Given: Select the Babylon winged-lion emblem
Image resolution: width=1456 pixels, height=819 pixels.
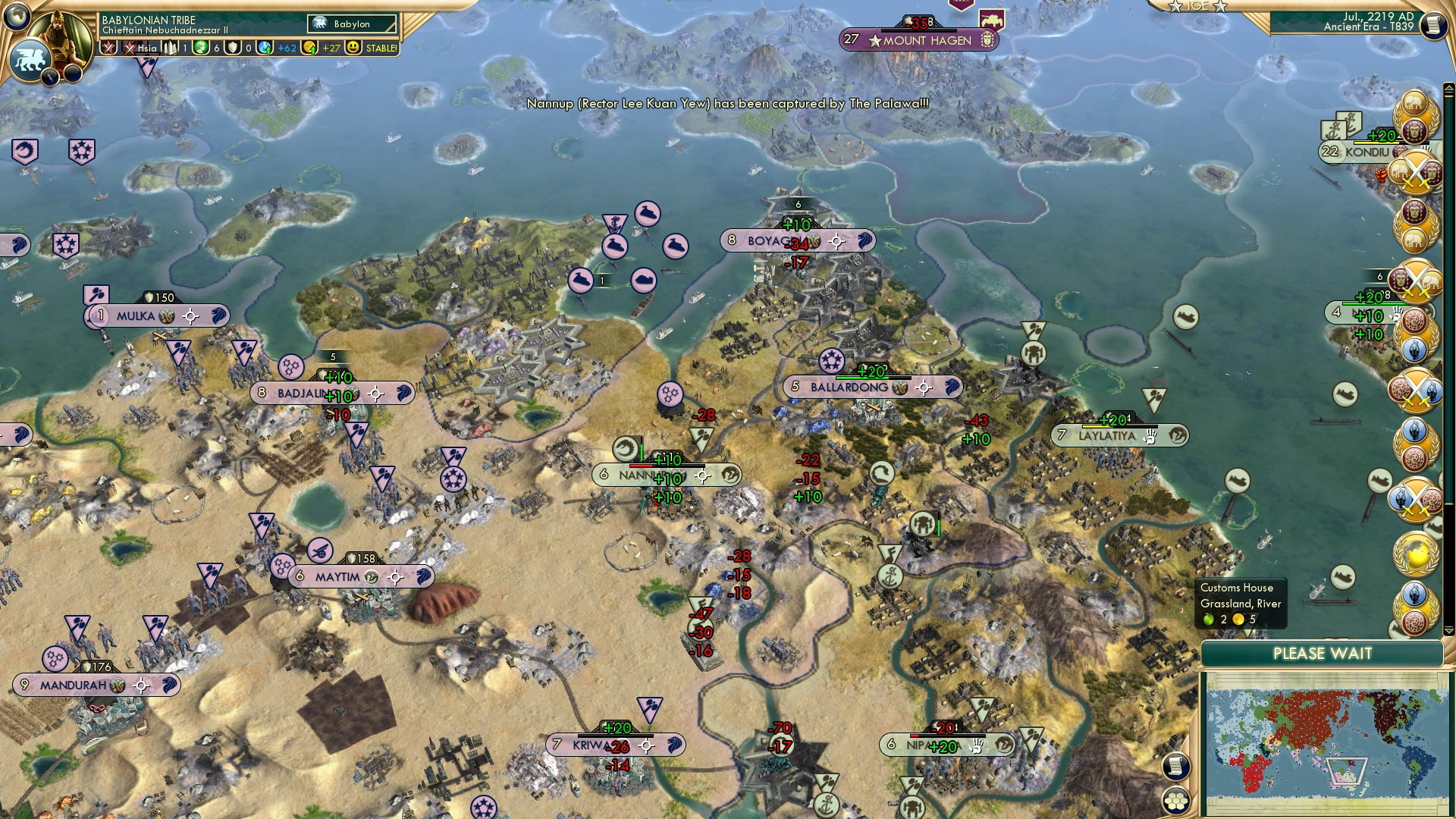Looking at the screenshot, I should coord(29,59).
